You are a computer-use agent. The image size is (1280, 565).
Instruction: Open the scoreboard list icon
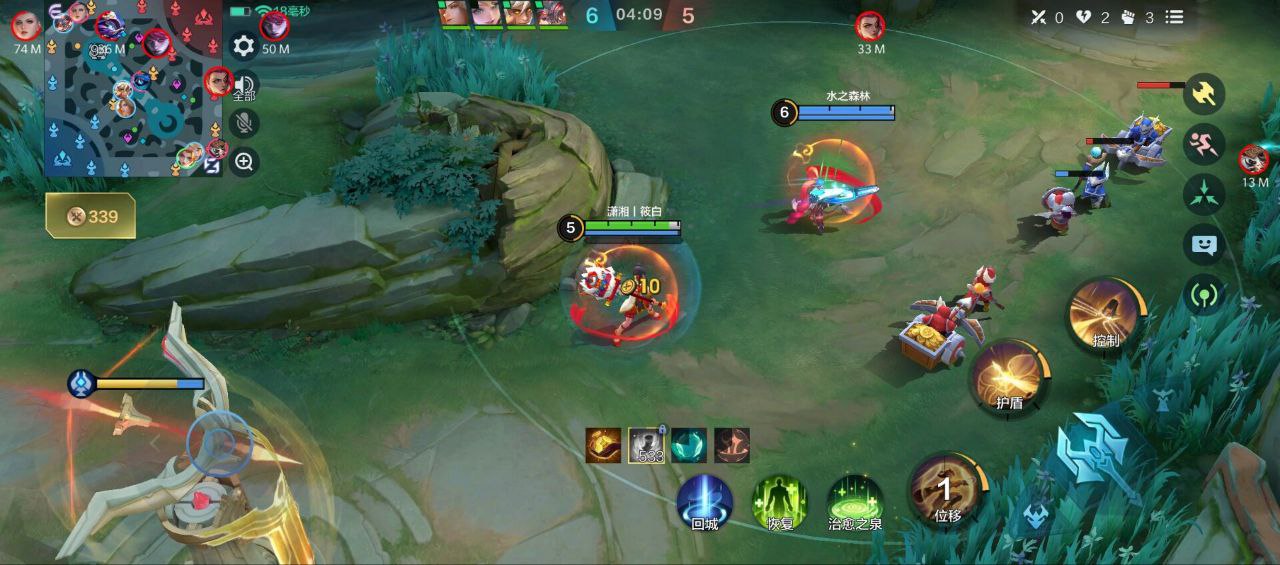1175,17
